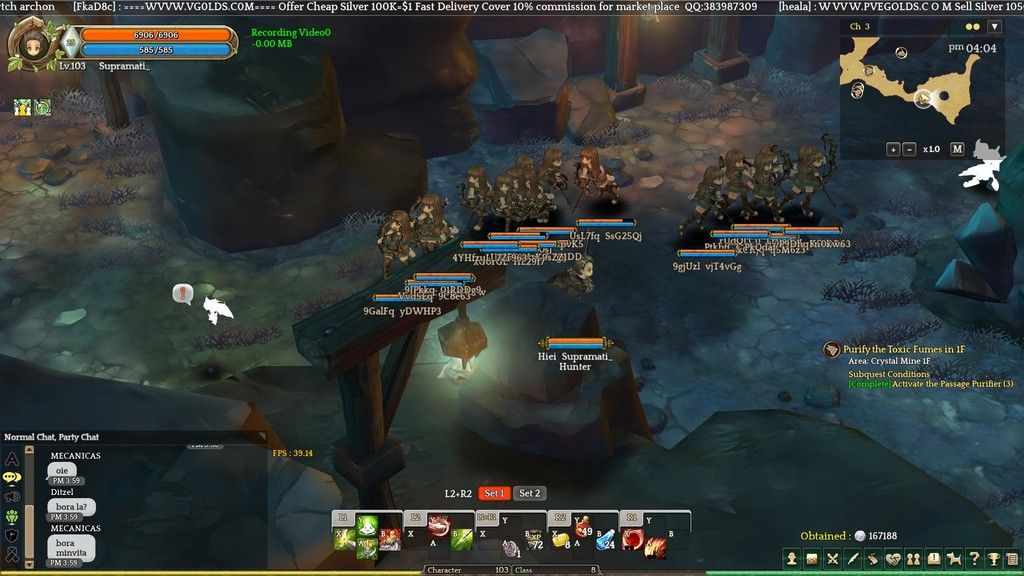This screenshot has width=1024, height=576.
Task: Open the companion pet menu icon
Action: coord(954,558)
